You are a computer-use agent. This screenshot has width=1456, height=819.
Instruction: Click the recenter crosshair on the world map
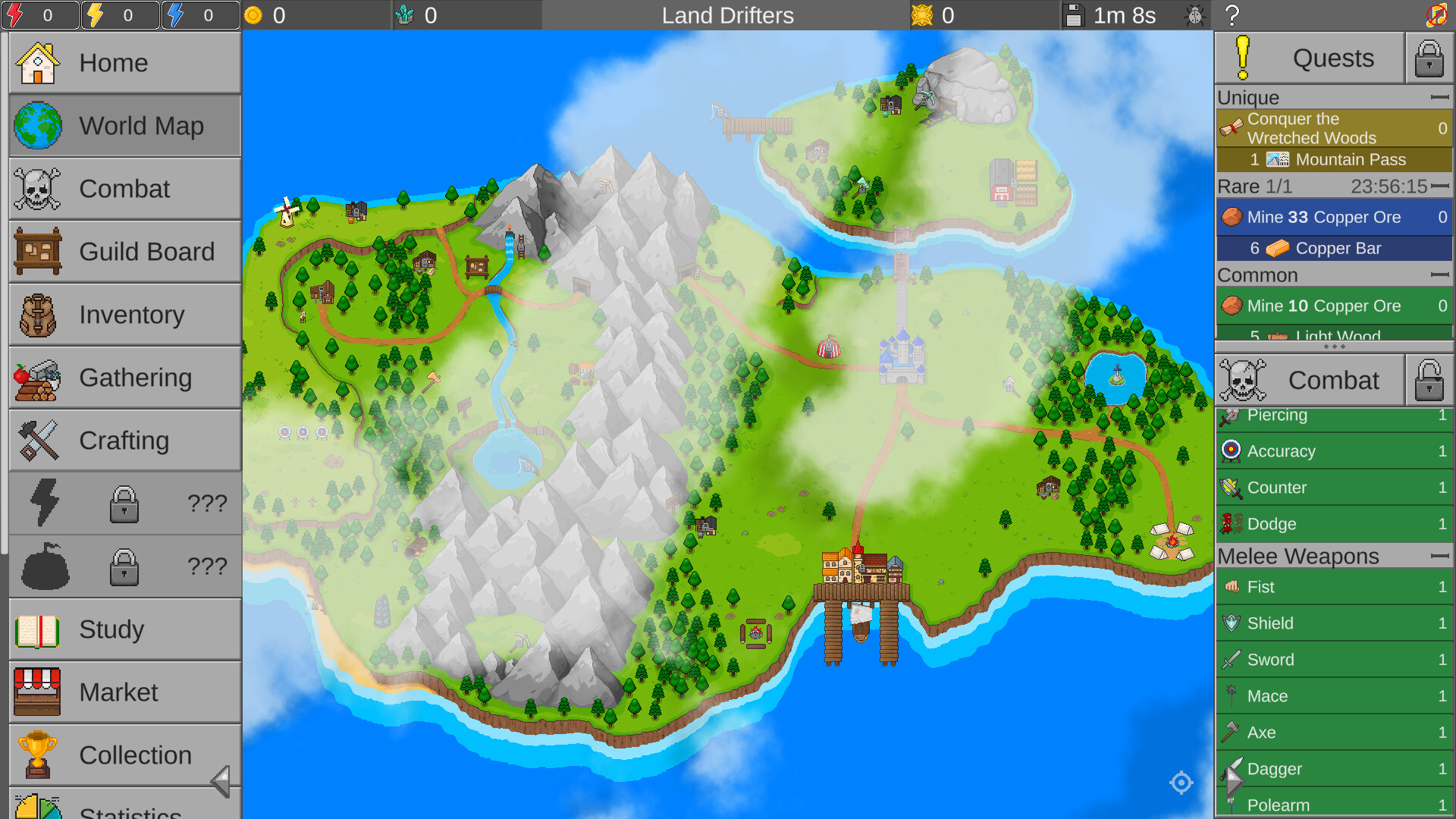tap(1181, 781)
